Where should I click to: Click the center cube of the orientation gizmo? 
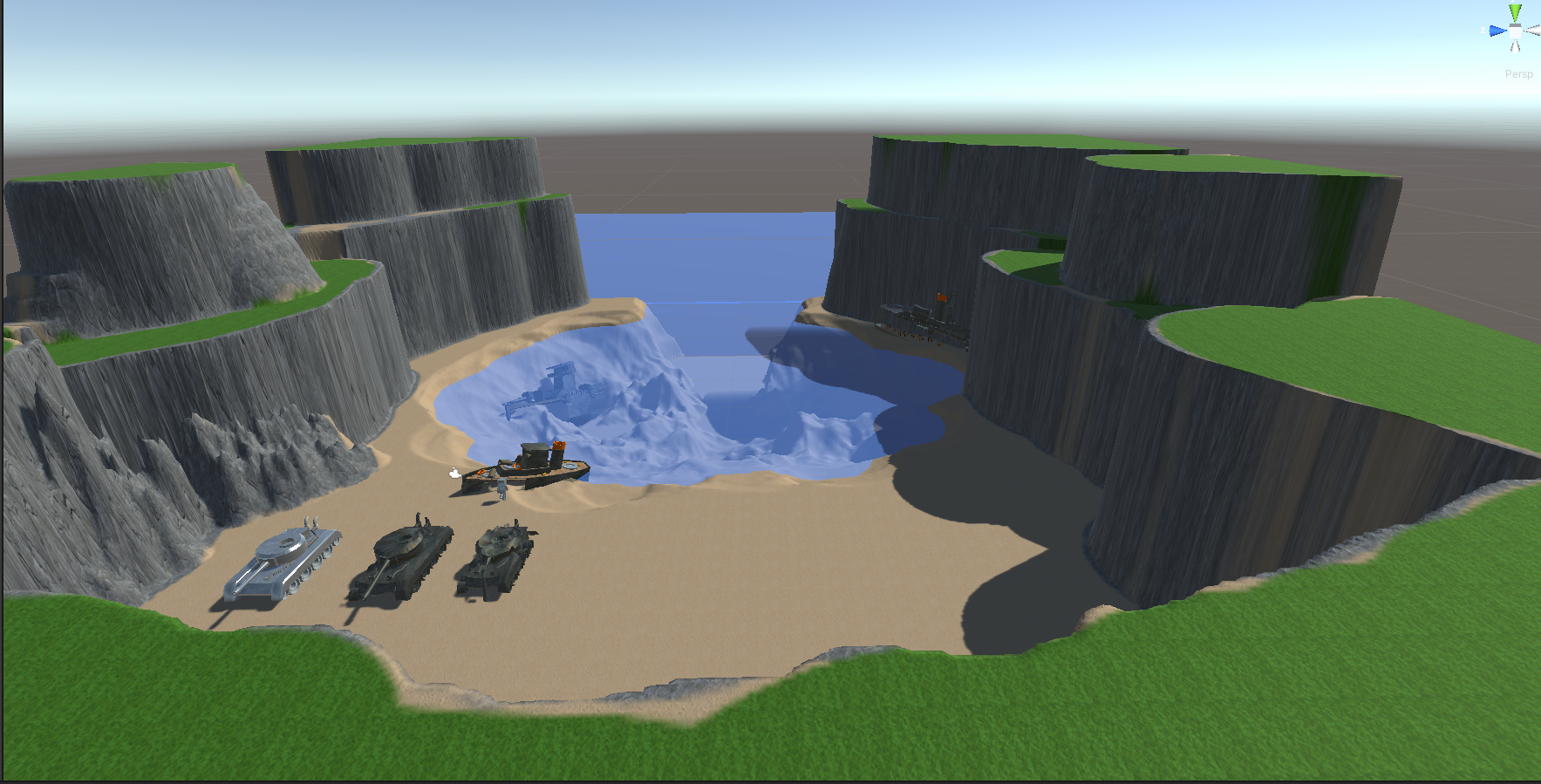tap(1515, 31)
